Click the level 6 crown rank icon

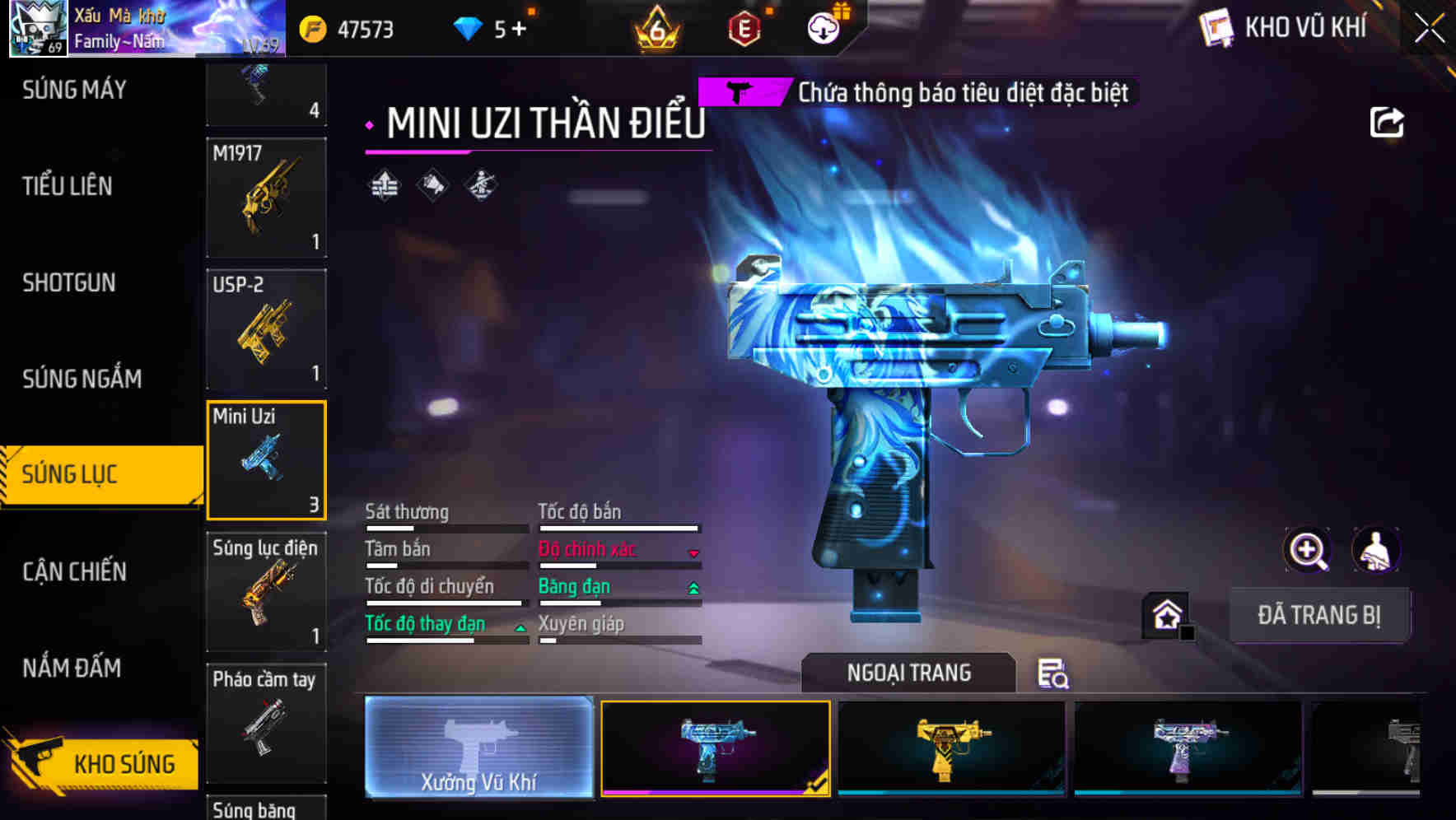(x=655, y=28)
